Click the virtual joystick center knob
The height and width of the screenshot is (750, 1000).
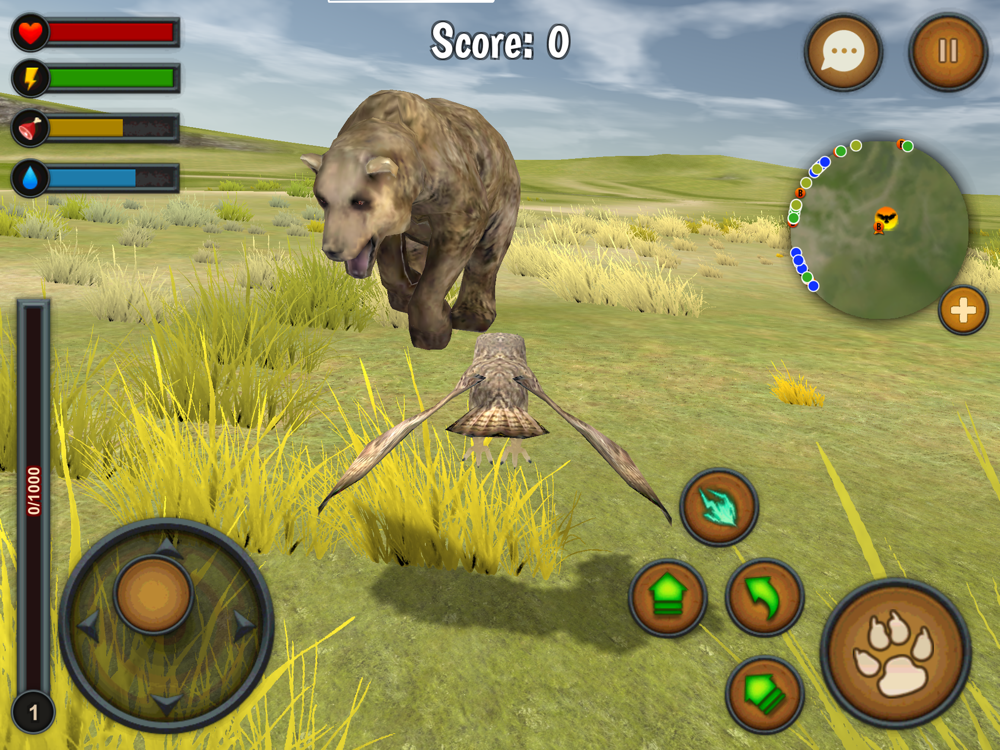click(x=153, y=595)
